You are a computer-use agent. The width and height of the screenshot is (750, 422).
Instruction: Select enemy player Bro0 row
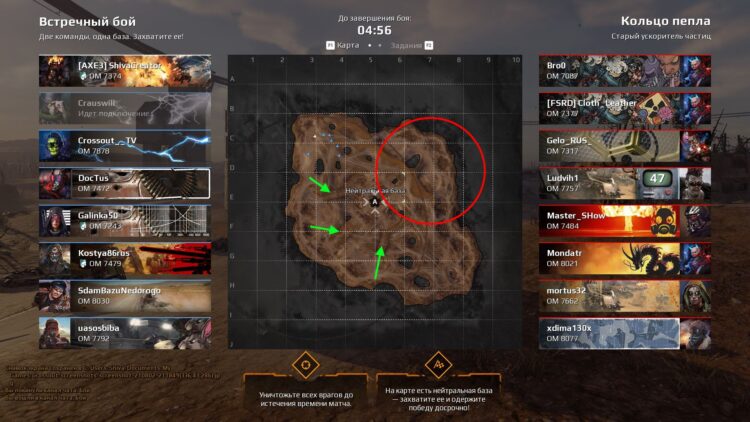(624, 70)
